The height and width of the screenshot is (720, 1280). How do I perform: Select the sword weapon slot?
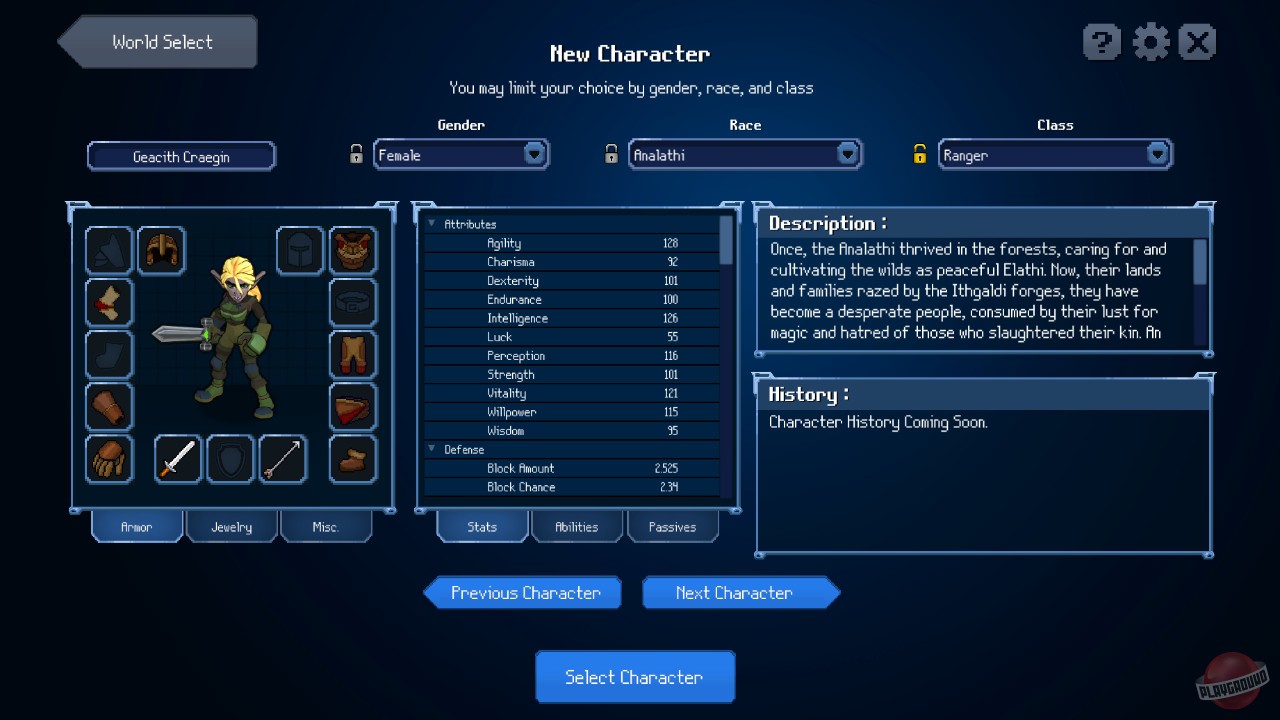(177, 458)
